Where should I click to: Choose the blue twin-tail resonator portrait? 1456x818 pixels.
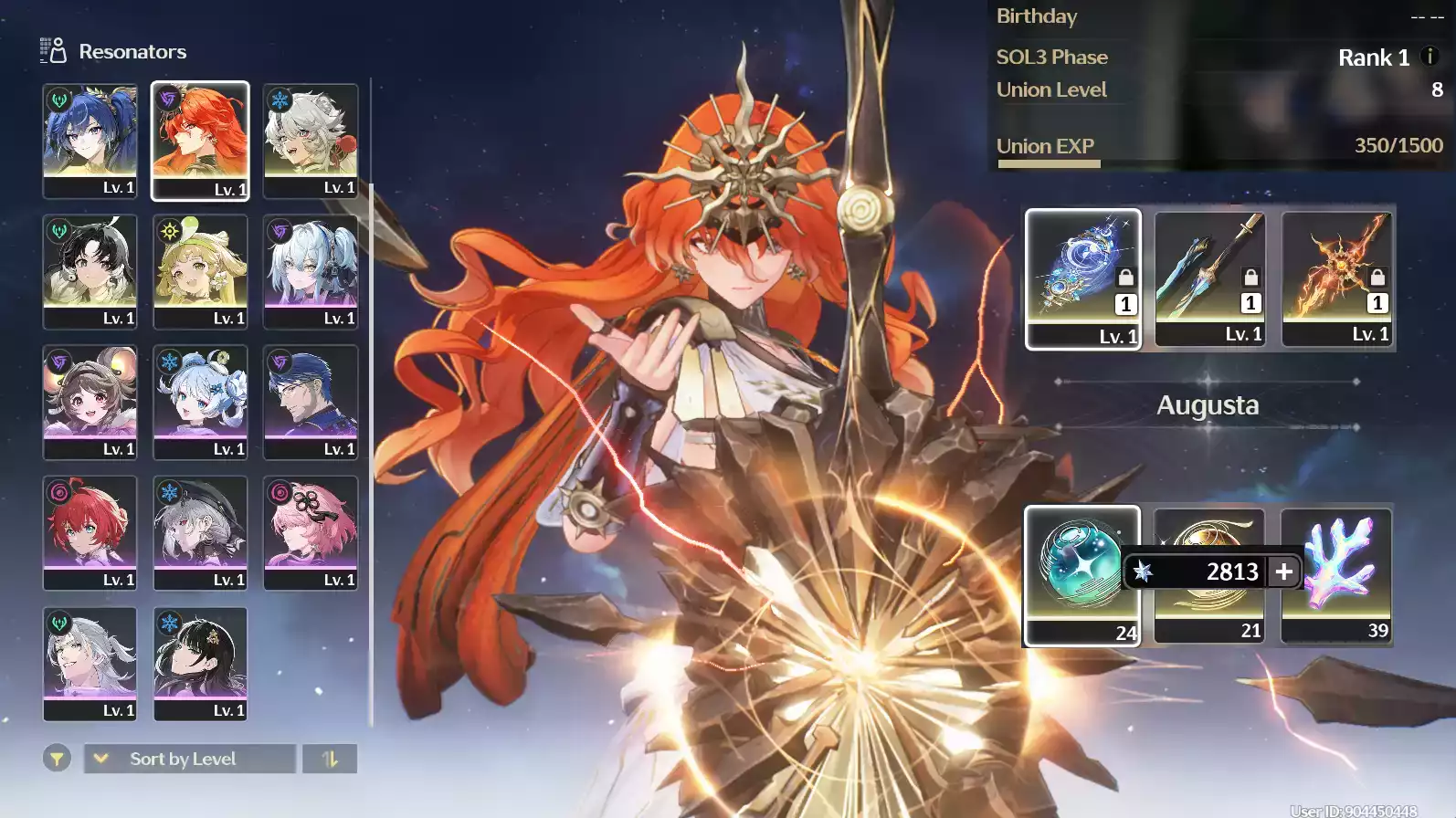point(90,140)
